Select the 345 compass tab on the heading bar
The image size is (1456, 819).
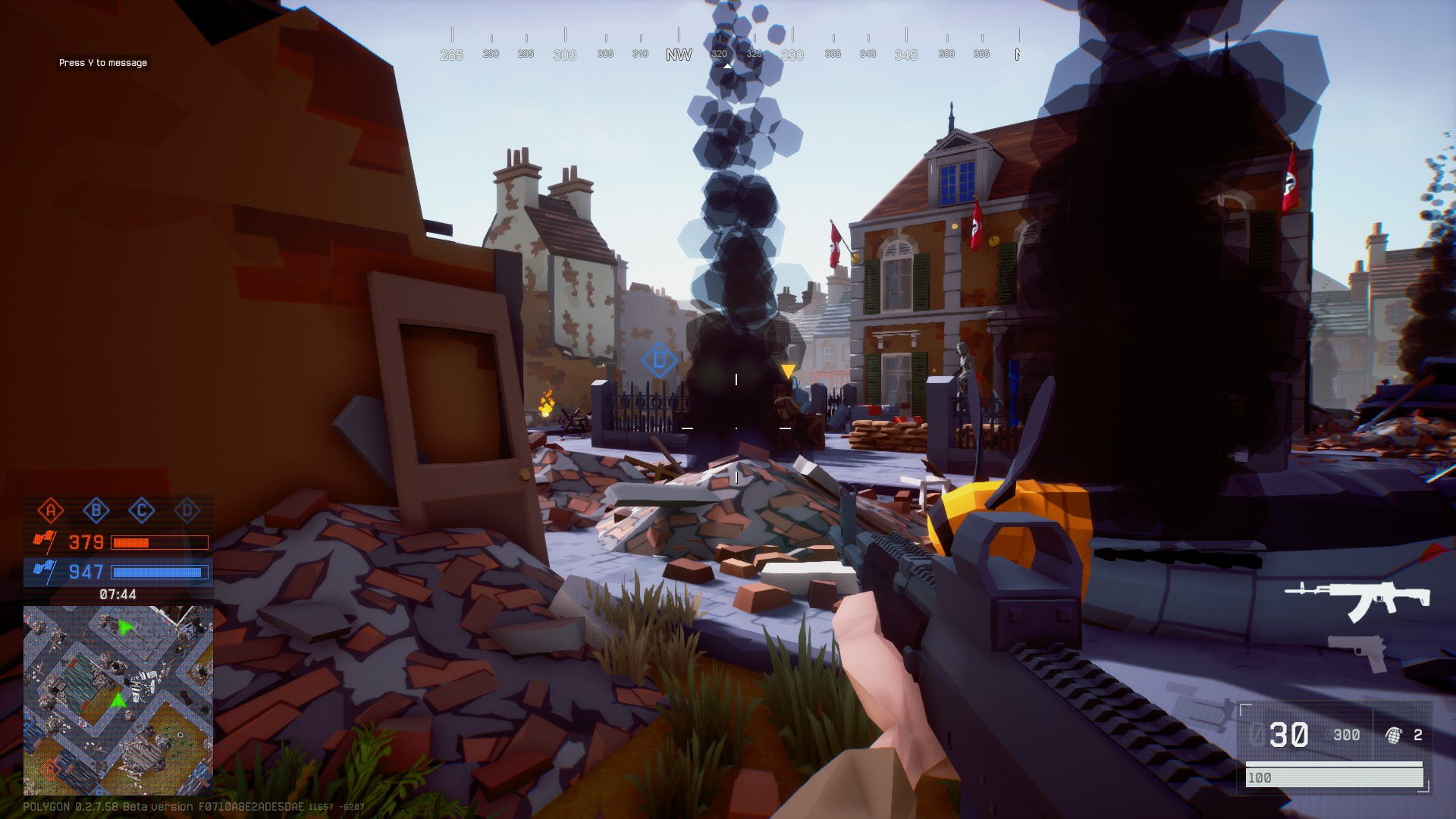(x=902, y=54)
